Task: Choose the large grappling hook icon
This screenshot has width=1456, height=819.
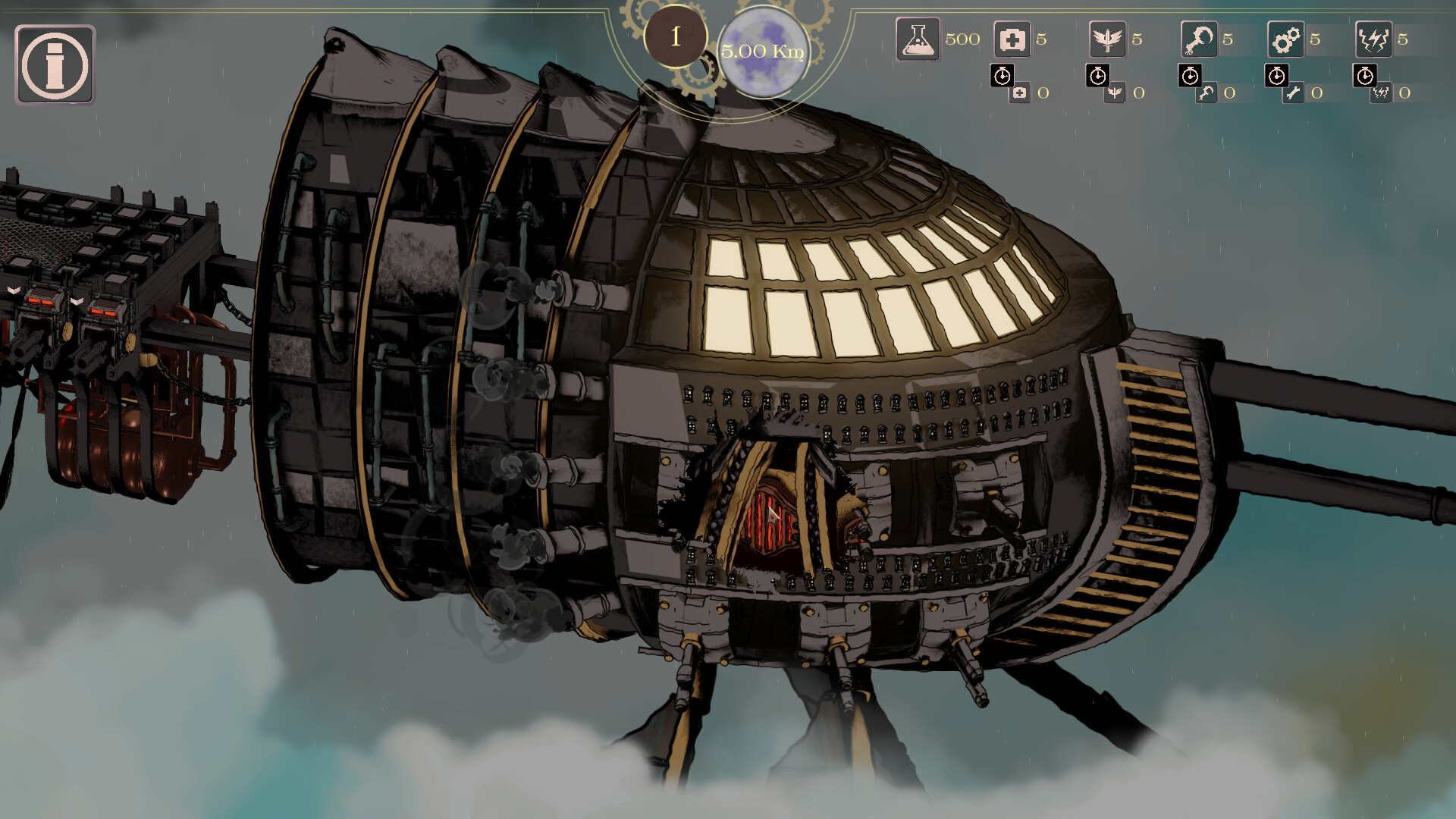Action: tap(1199, 39)
